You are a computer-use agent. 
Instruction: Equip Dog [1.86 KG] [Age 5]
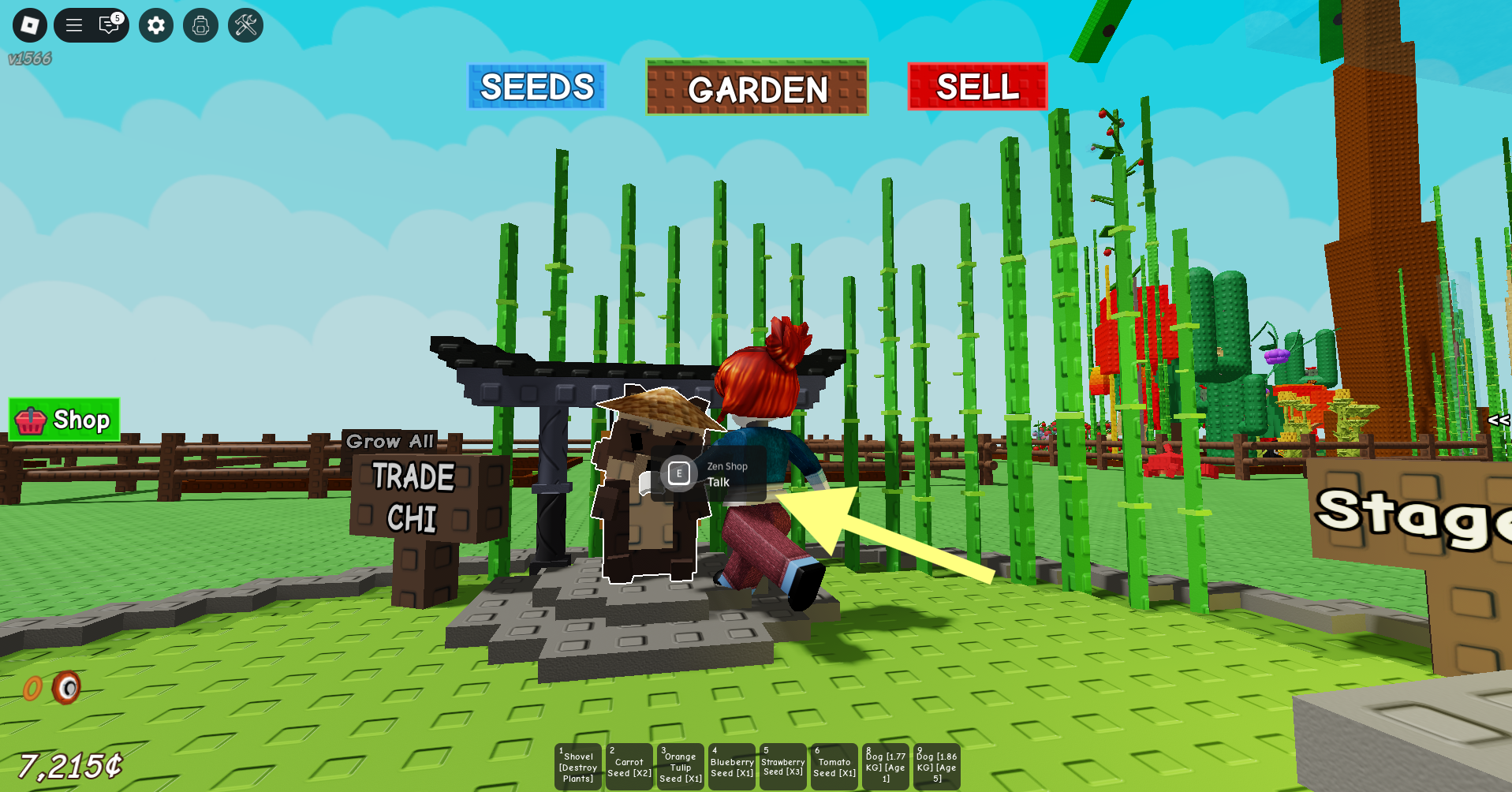(x=936, y=766)
